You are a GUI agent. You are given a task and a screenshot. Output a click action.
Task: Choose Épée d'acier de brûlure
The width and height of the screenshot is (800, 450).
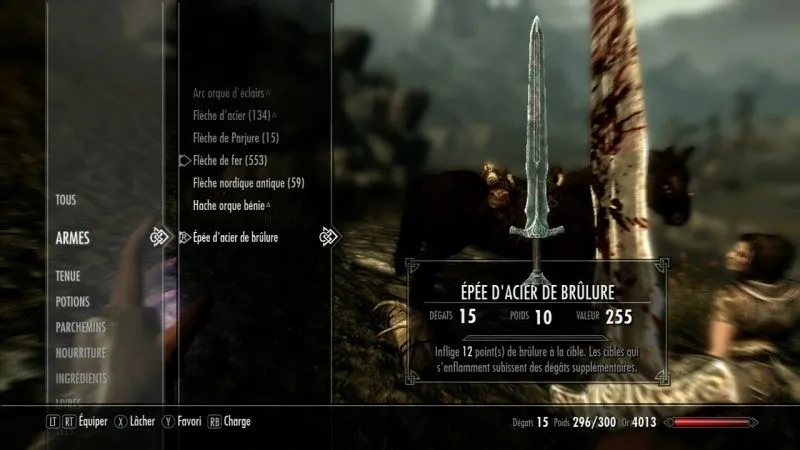click(235, 238)
